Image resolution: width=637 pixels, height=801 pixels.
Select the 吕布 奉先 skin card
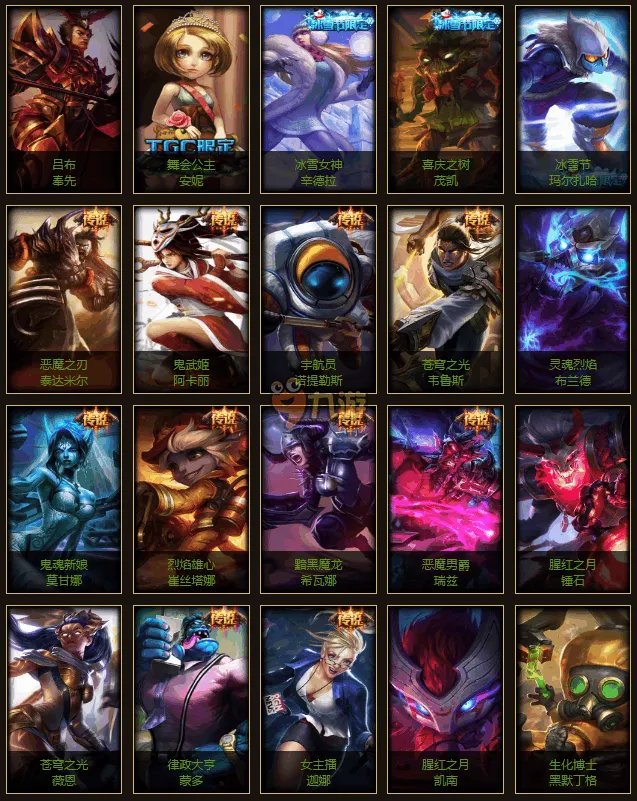[x=64, y=98]
